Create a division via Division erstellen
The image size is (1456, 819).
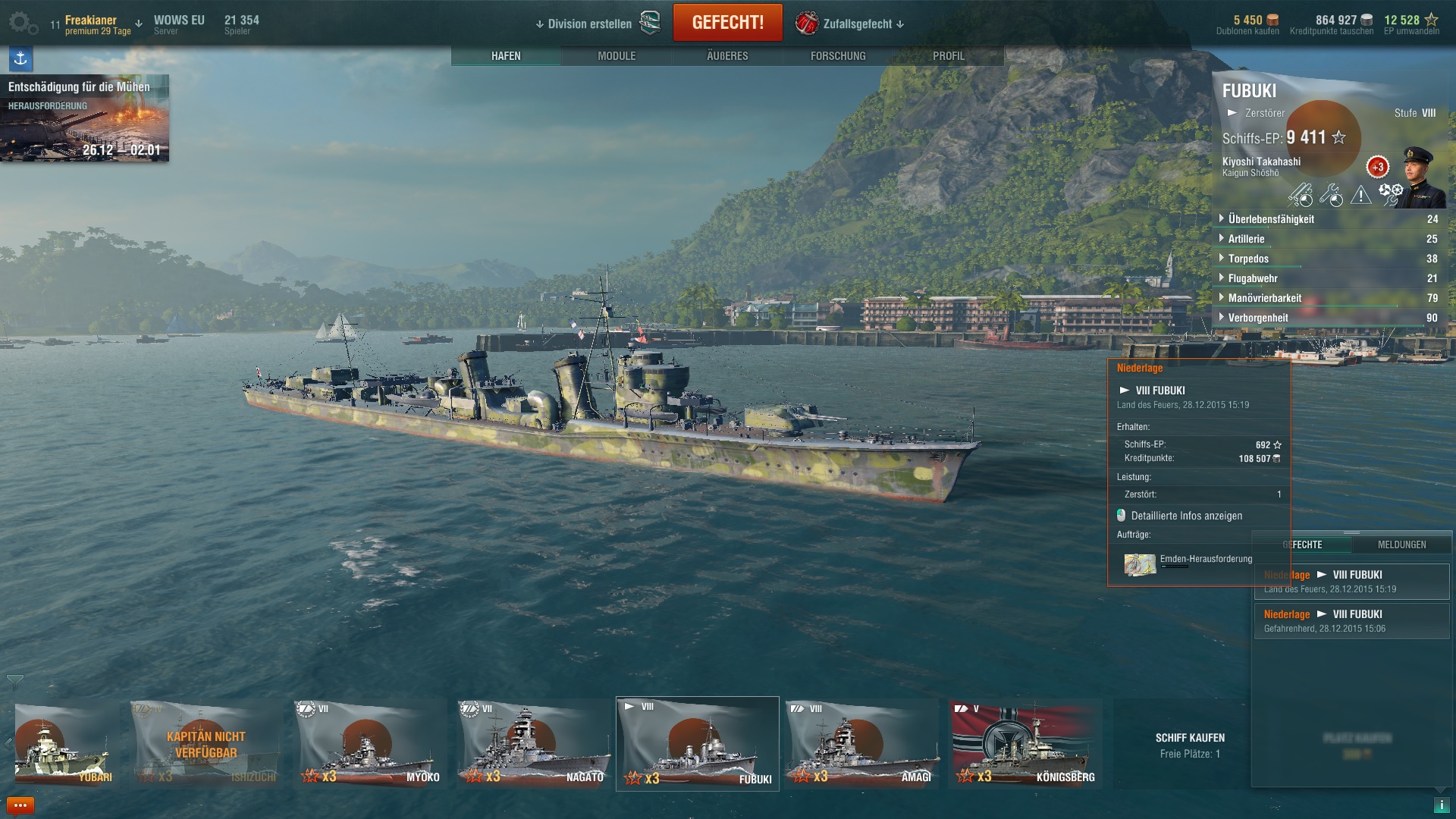coord(589,24)
